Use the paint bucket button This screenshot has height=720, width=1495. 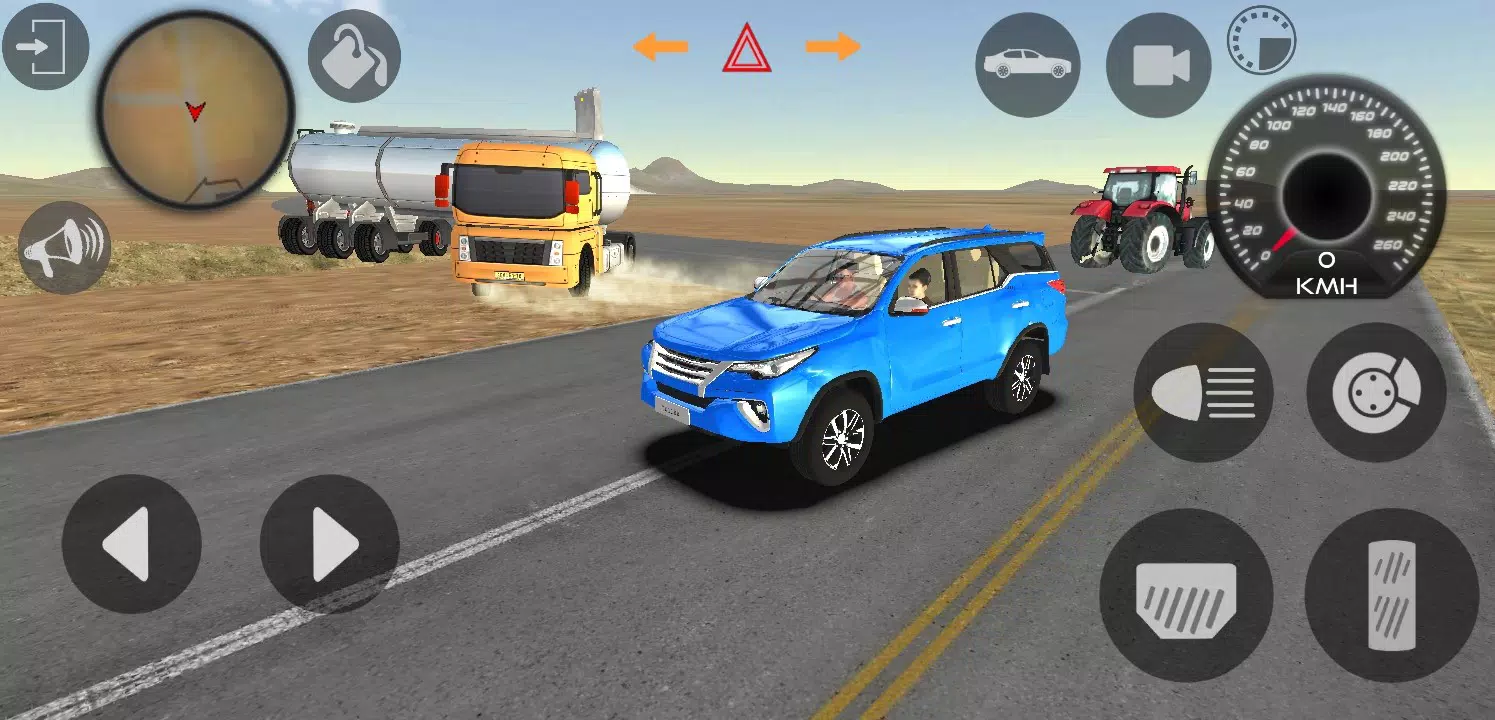pyautogui.click(x=354, y=56)
